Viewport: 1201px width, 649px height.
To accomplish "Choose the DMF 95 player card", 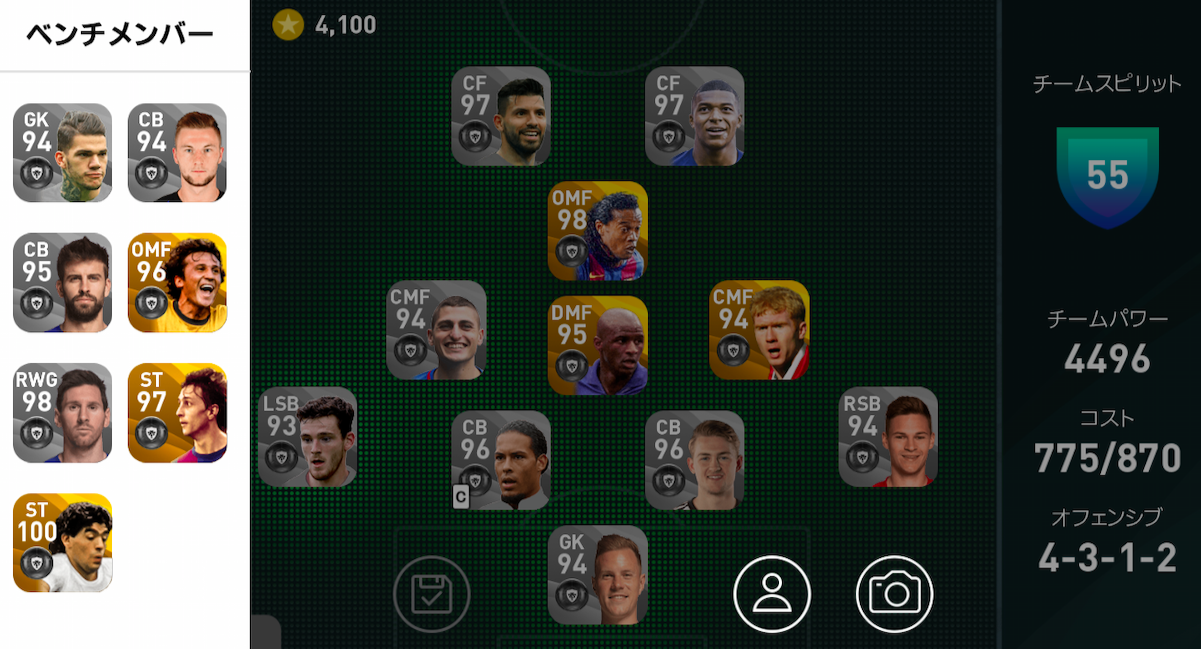I will click(x=598, y=345).
